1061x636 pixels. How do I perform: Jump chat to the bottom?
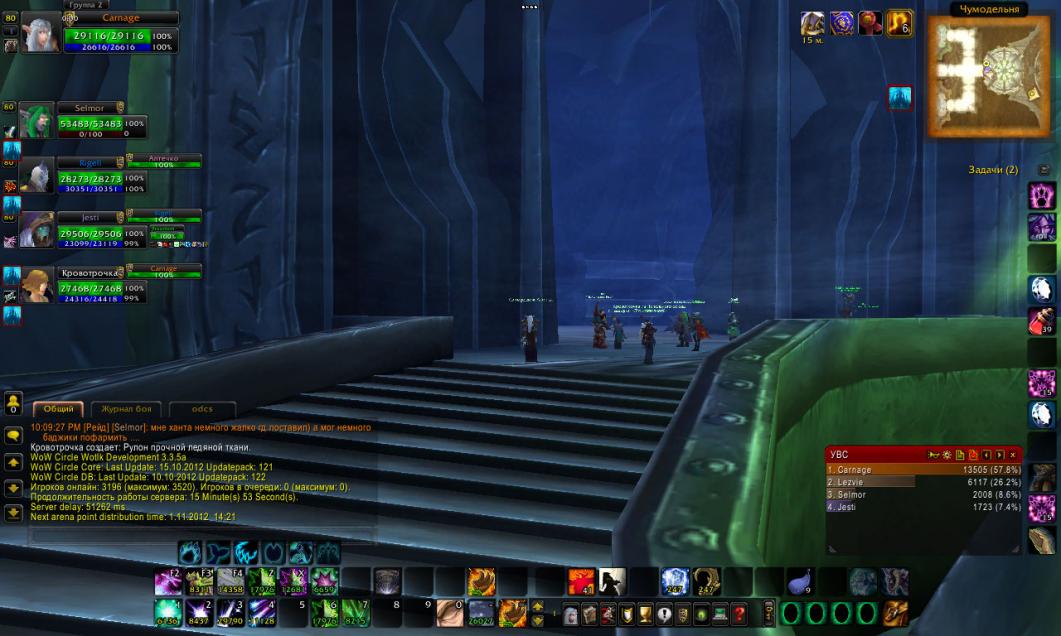(14, 513)
